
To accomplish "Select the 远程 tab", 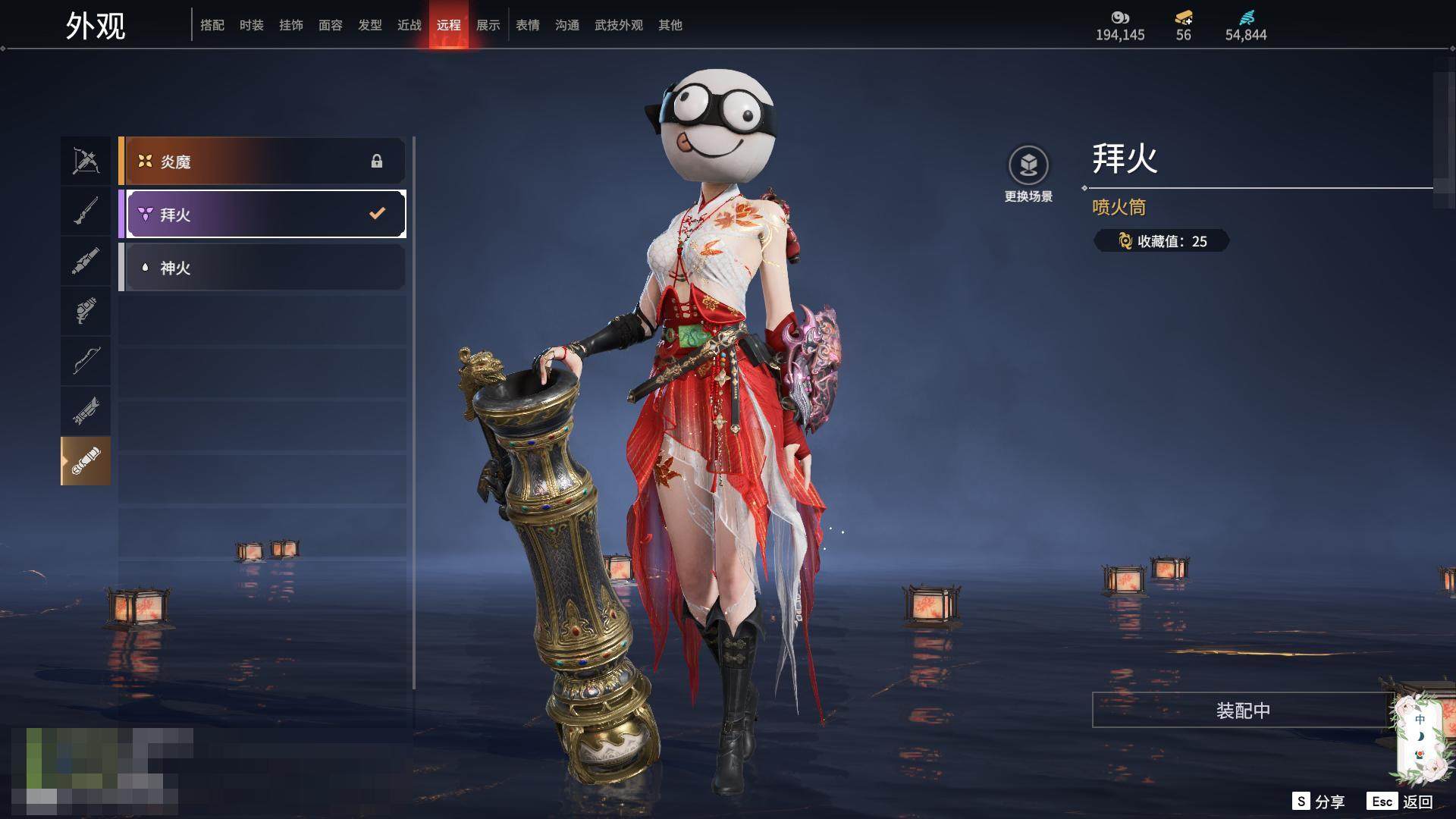I will coord(449,26).
